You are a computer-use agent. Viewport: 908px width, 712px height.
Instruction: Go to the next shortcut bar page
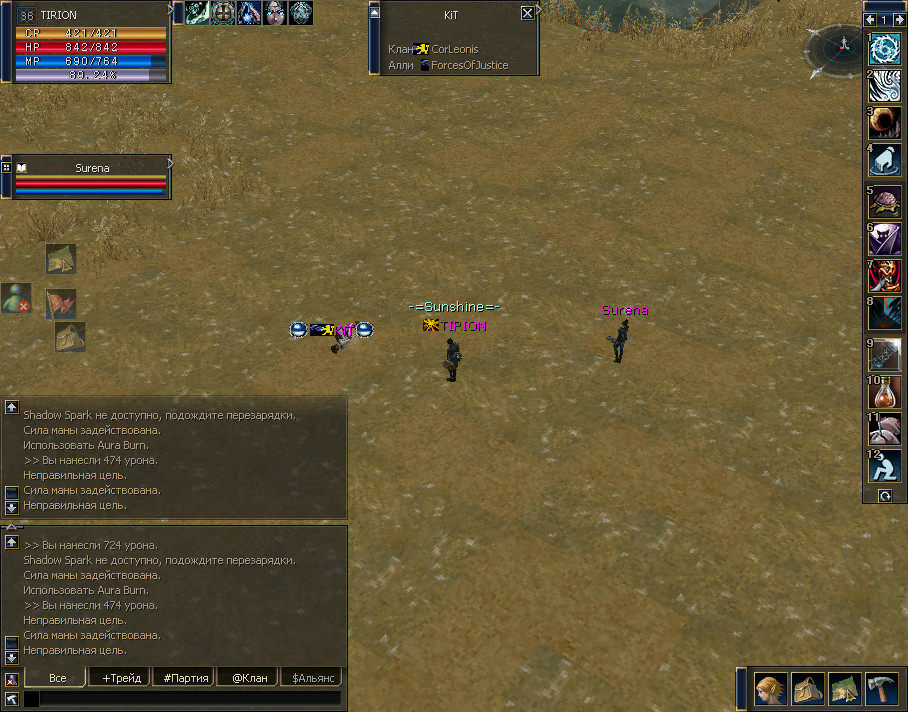coord(898,20)
